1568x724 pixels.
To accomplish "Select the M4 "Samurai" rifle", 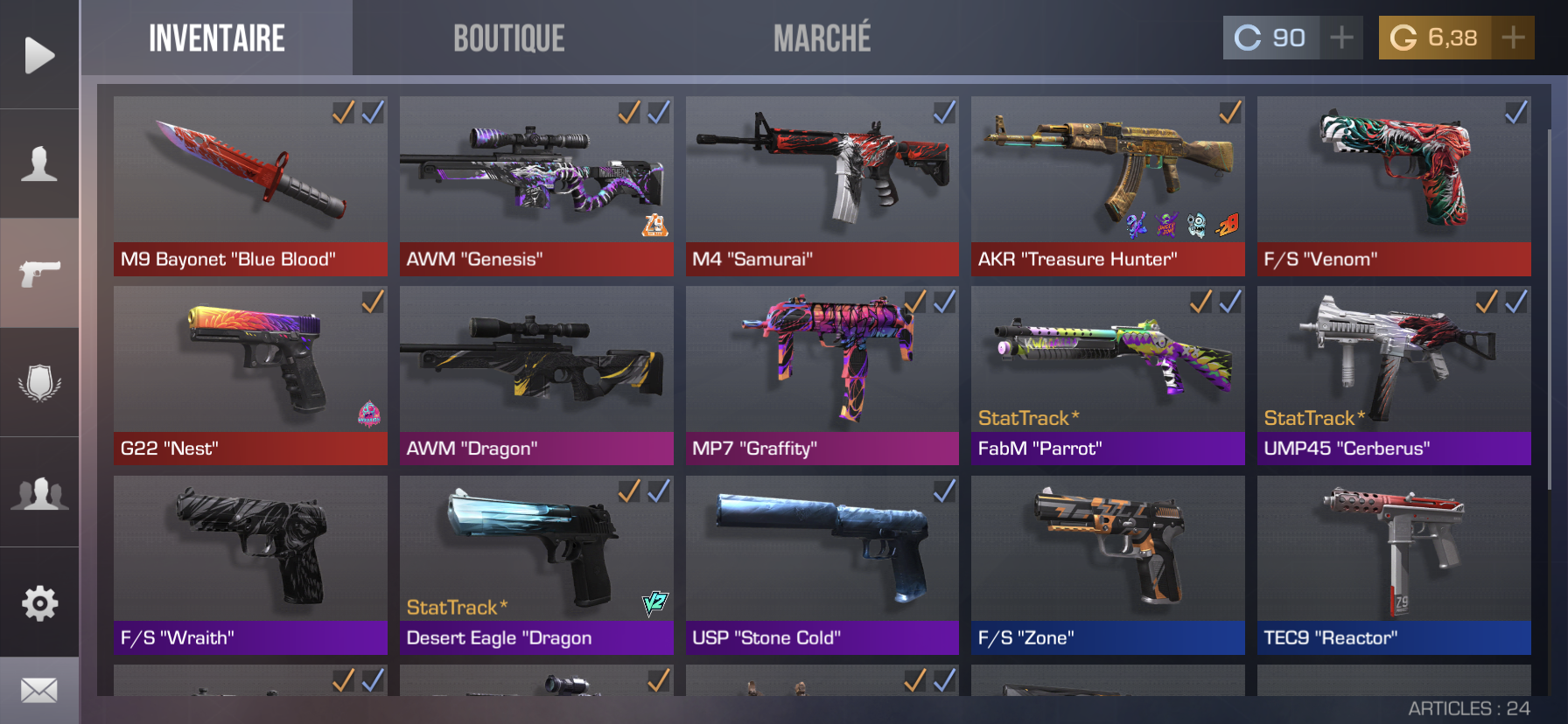I will click(x=822, y=186).
